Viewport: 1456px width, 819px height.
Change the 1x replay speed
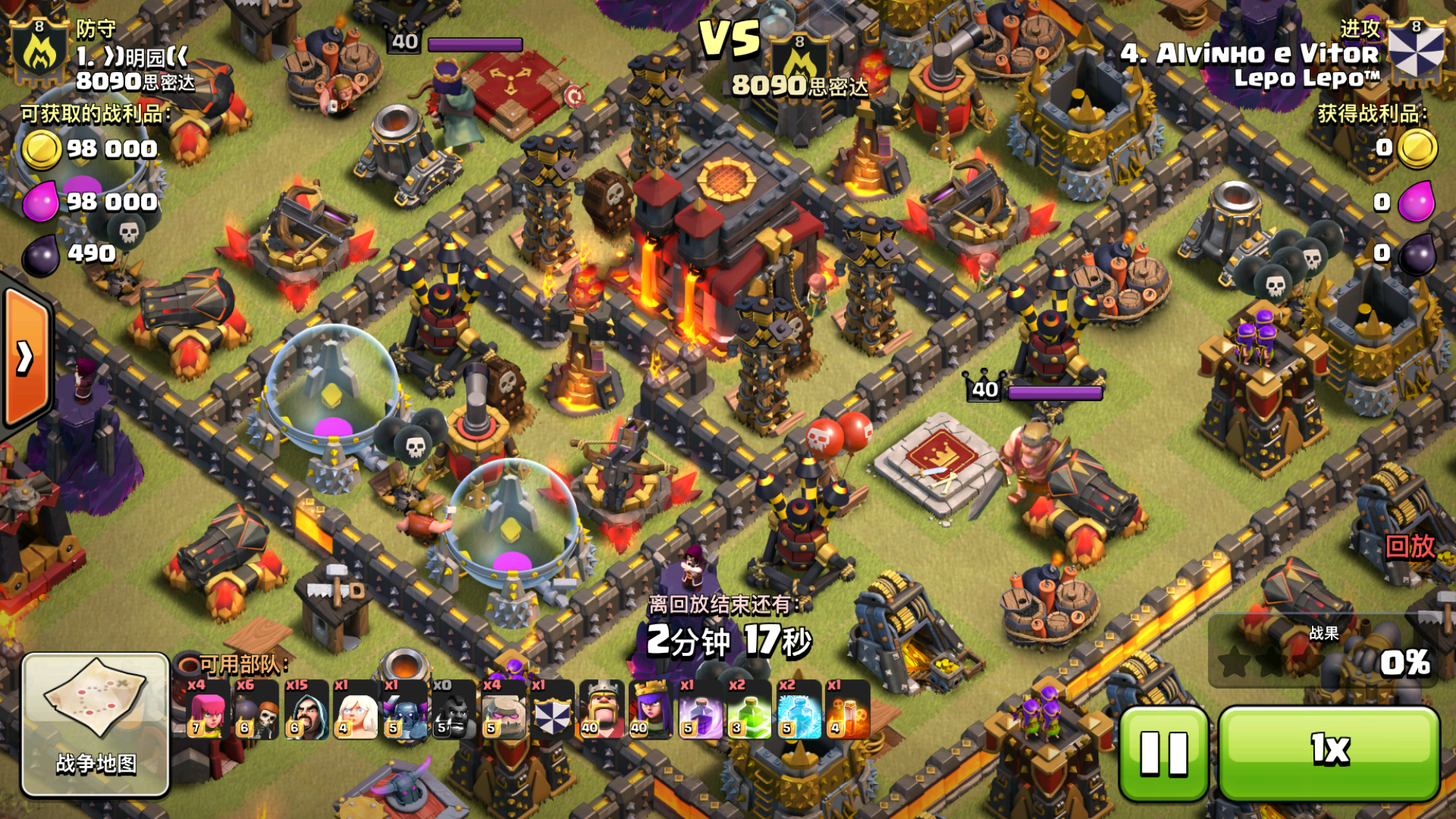[1329, 753]
